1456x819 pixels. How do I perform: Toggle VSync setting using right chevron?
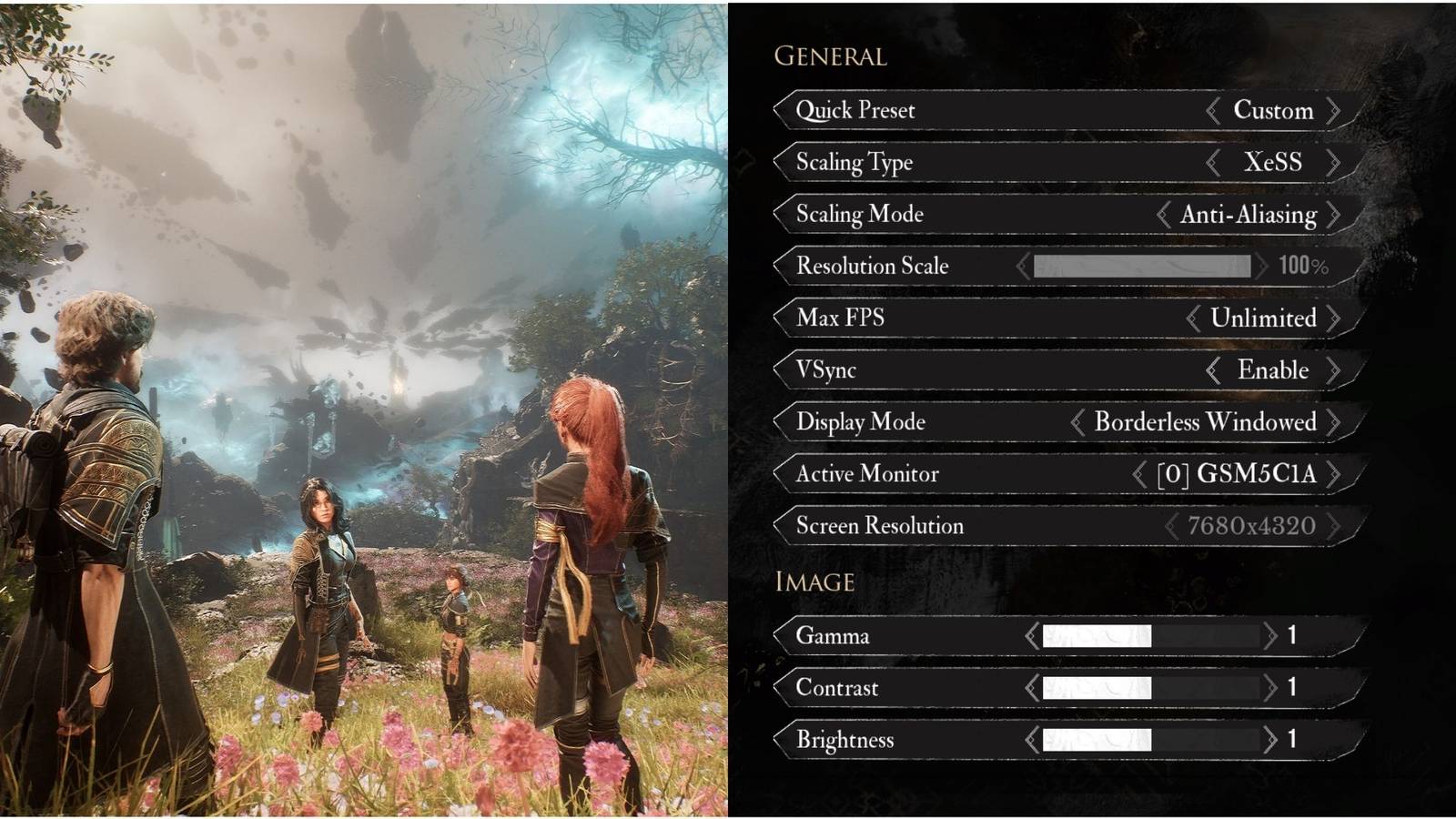[1335, 369]
